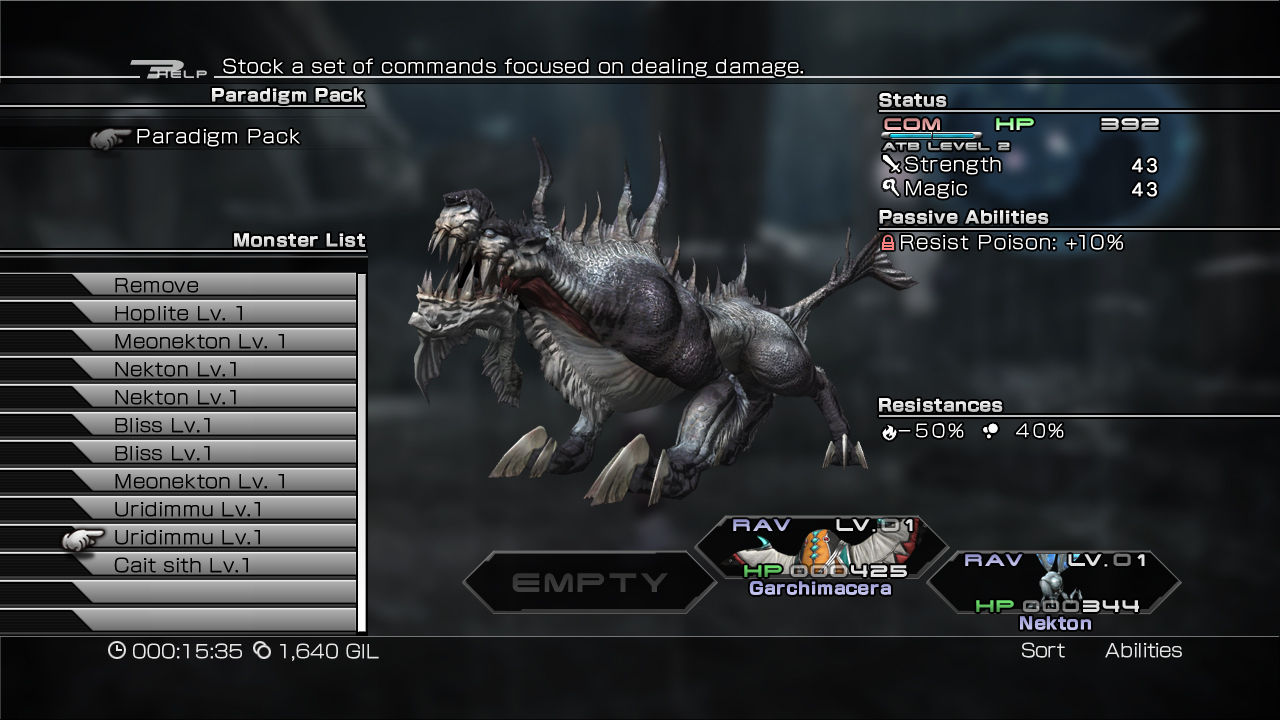
Task: Select the Paradigm Pack menu entry
Action: click(x=217, y=137)
